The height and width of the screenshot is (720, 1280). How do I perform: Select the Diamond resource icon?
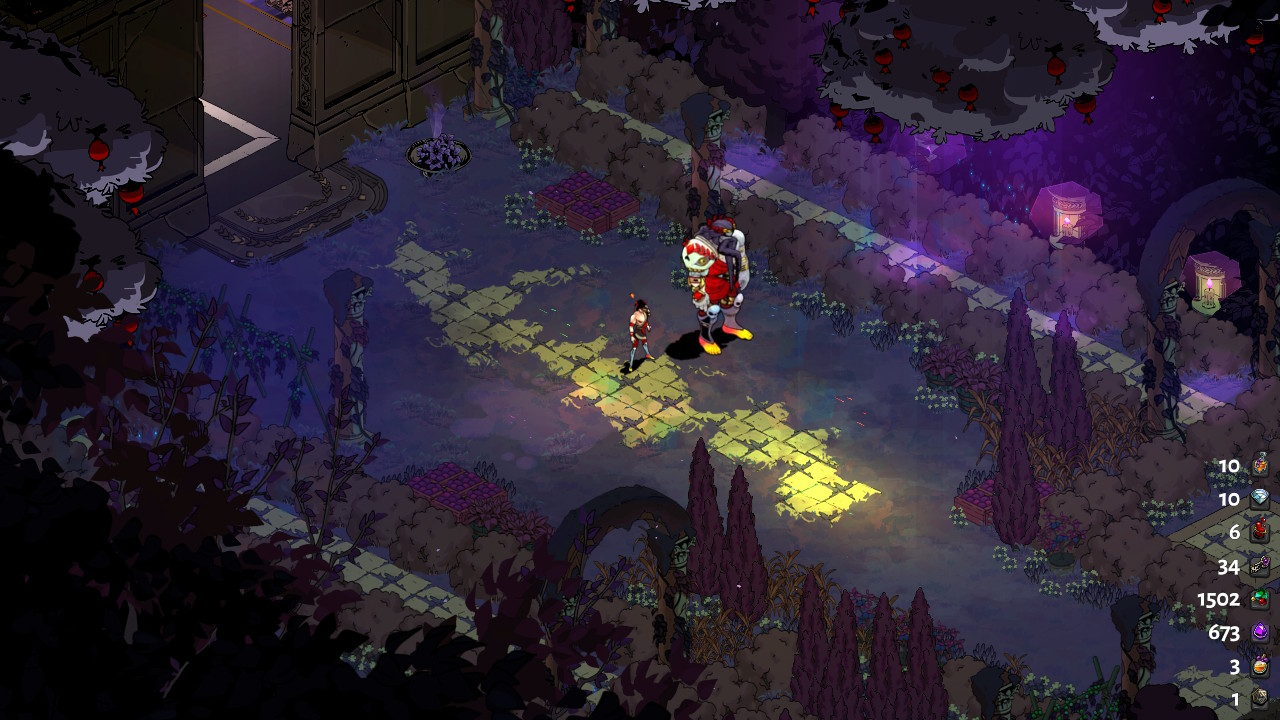click(1260, 499)
